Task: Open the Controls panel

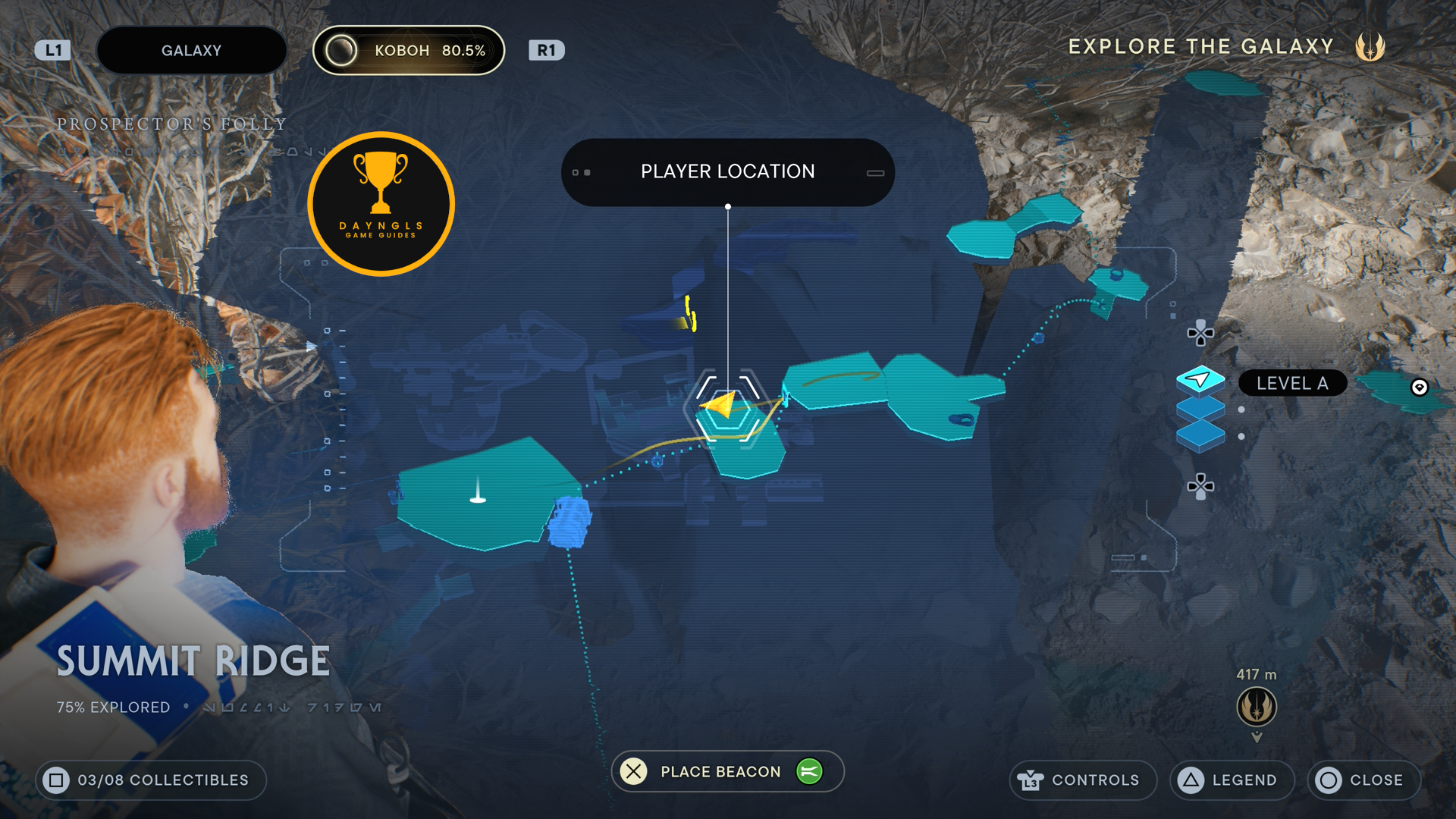Action: 1082,780
